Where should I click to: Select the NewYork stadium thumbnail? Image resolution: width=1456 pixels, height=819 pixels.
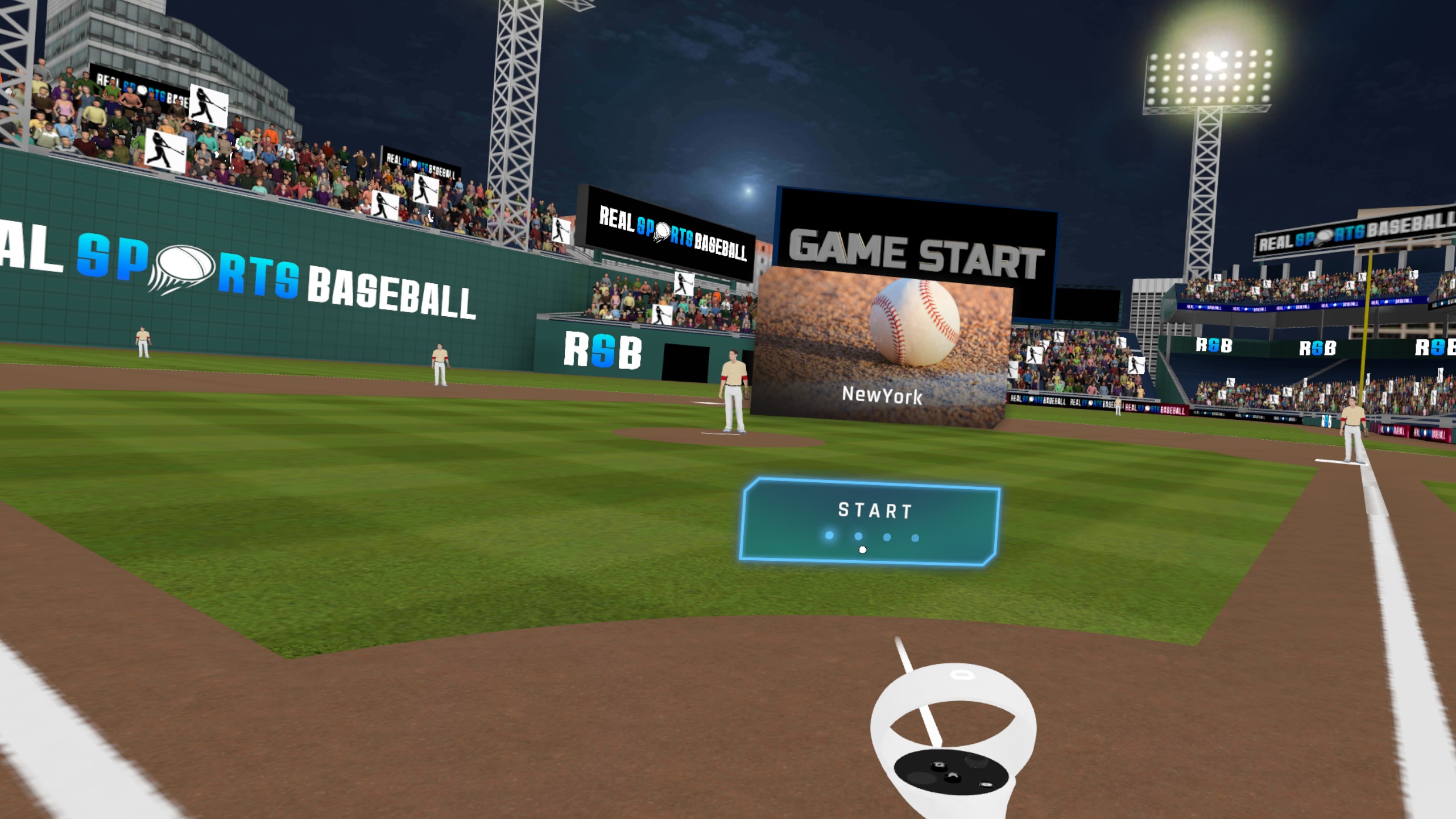[882, 348]
